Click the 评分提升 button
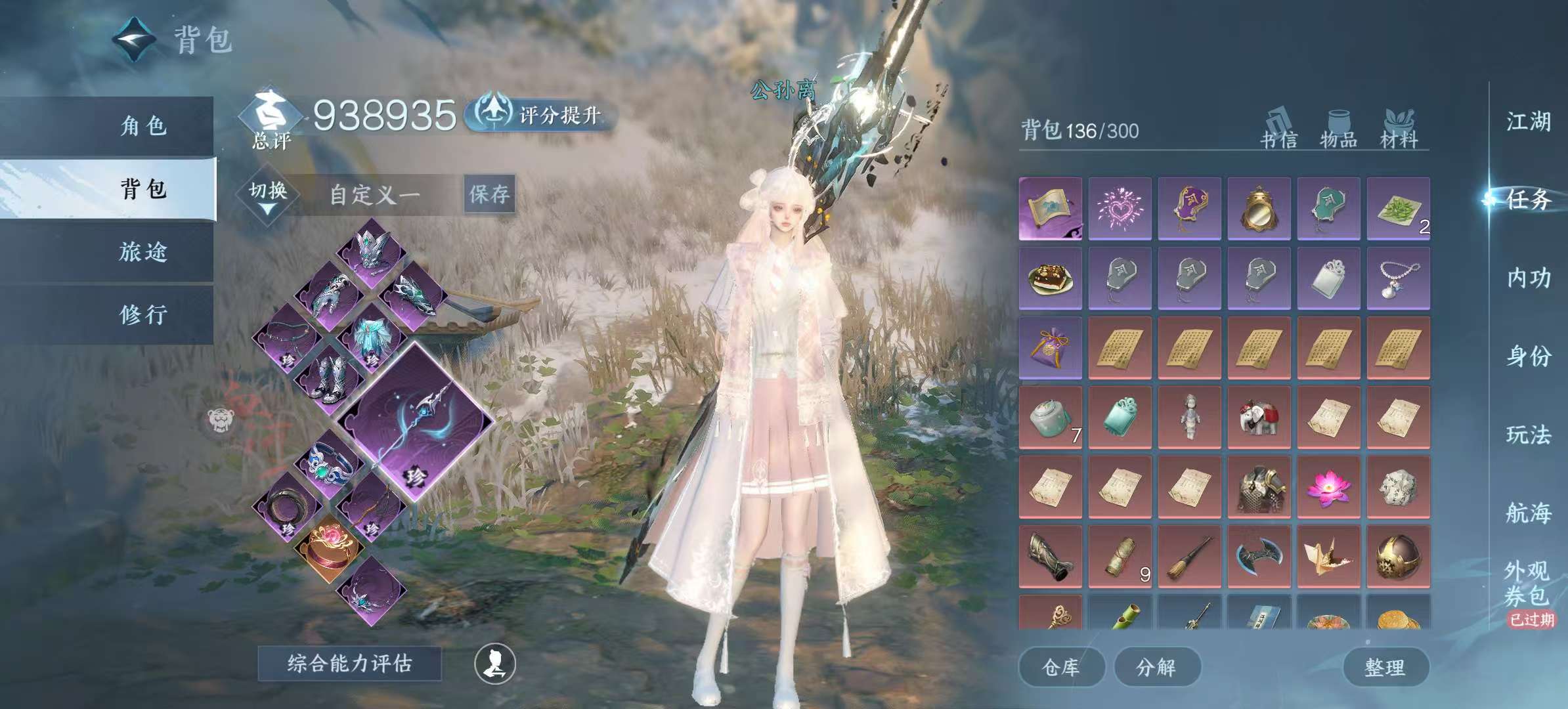Viewport: 1568px width, 709px height. pos(542,115)
